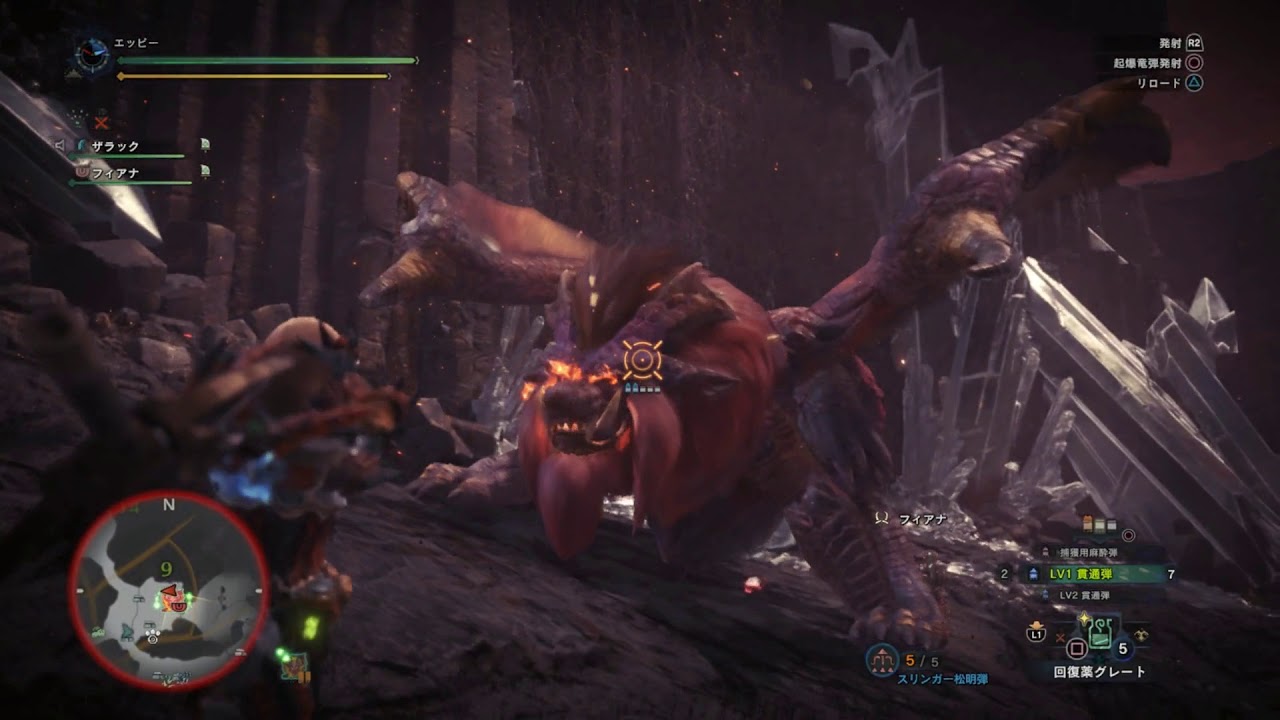Select the paw print icon on the minimap

[152, 637]
